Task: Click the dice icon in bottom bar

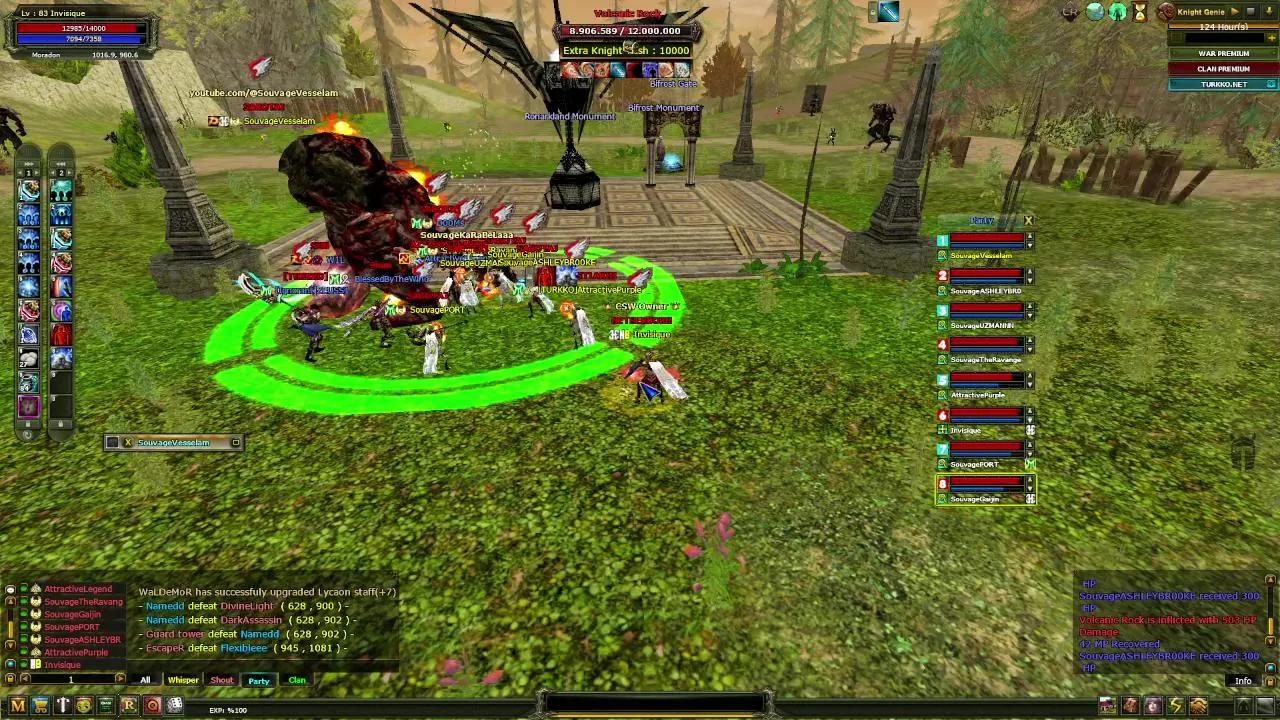Action: point(174,706)
